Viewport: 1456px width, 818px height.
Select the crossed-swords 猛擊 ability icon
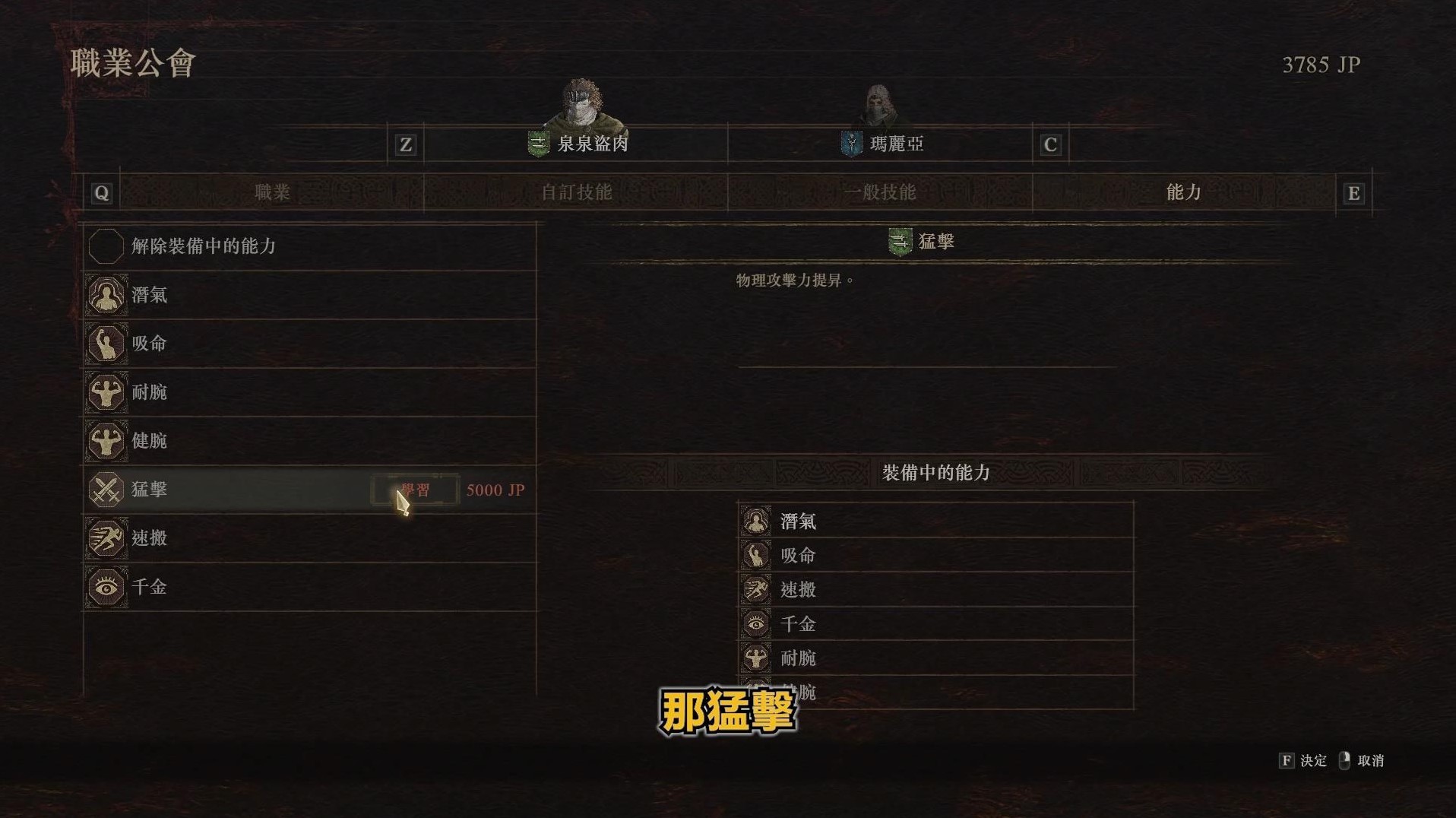click(x=106, y=490)
